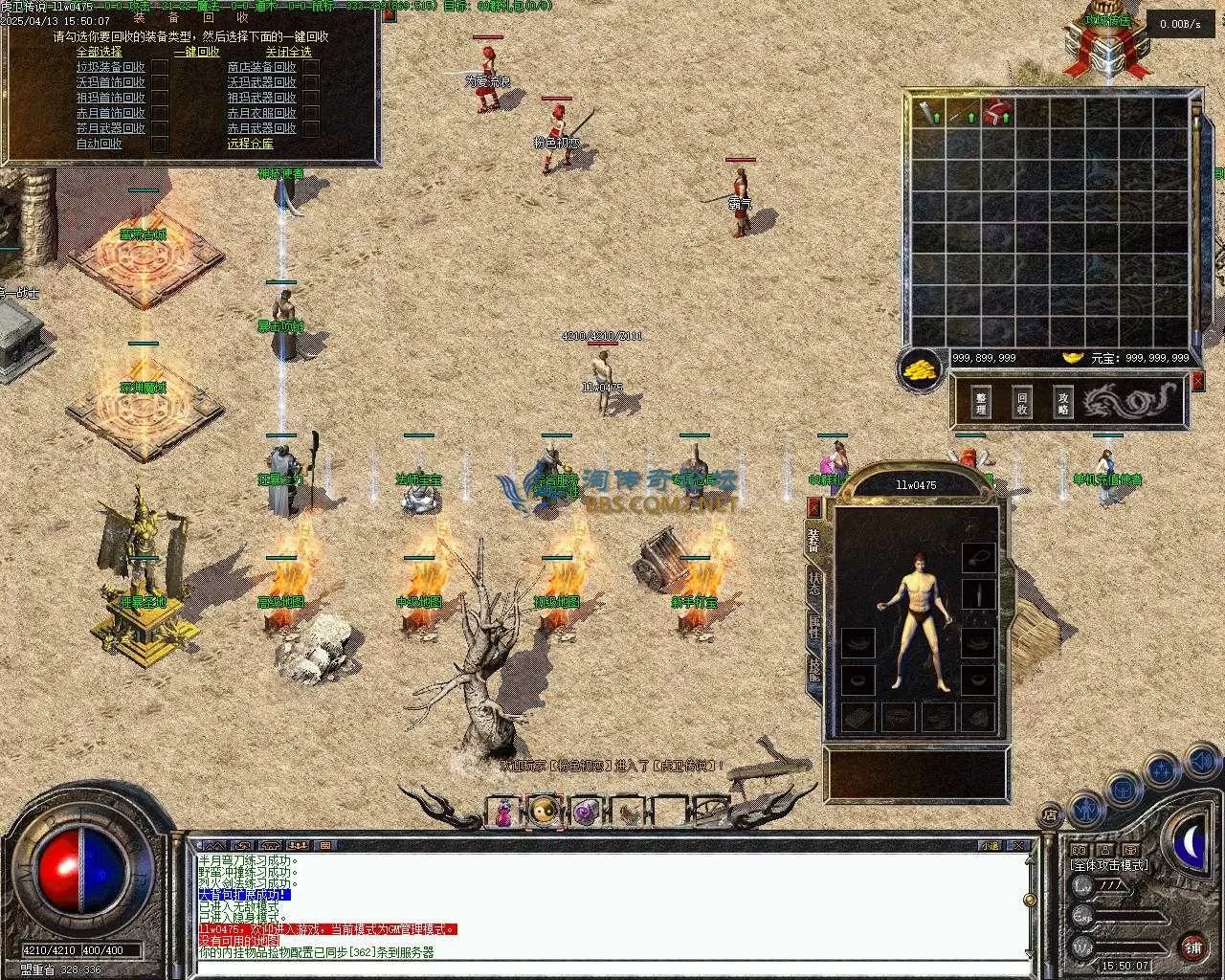
Task: Select the yin-yang item on the hotbar
Action: pyautogui.click(x=544, y=813)
